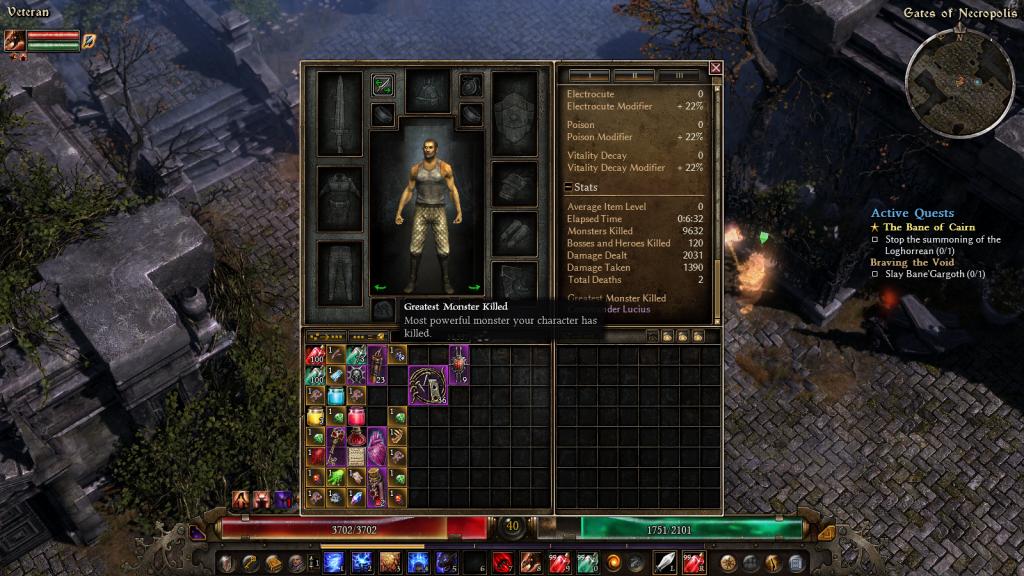Open stats tab III
Viewport: 1024px width, 576px height.
click(x=680, y=75)
